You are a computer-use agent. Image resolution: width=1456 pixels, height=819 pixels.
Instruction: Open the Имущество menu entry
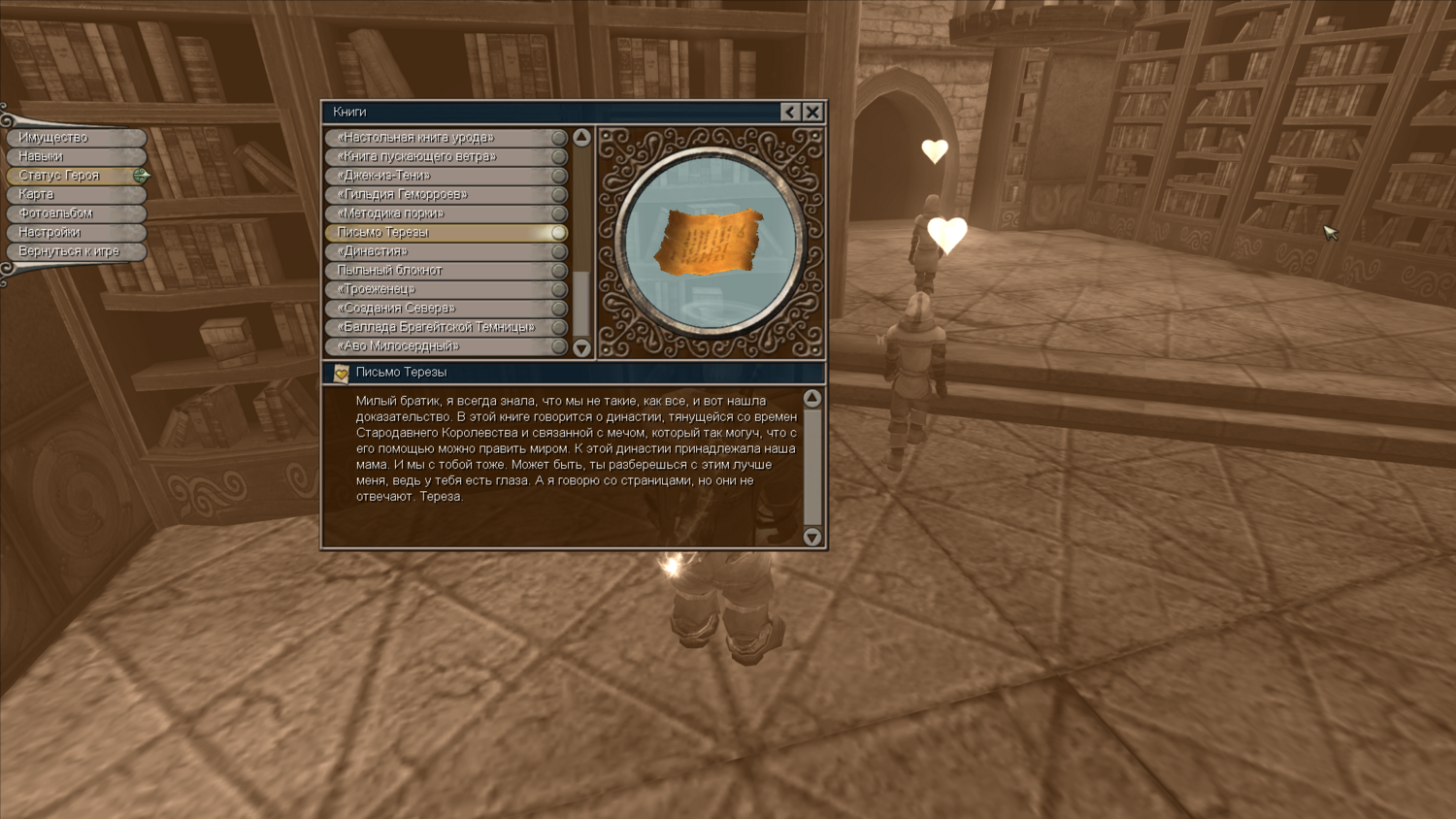tap(74, 138)
